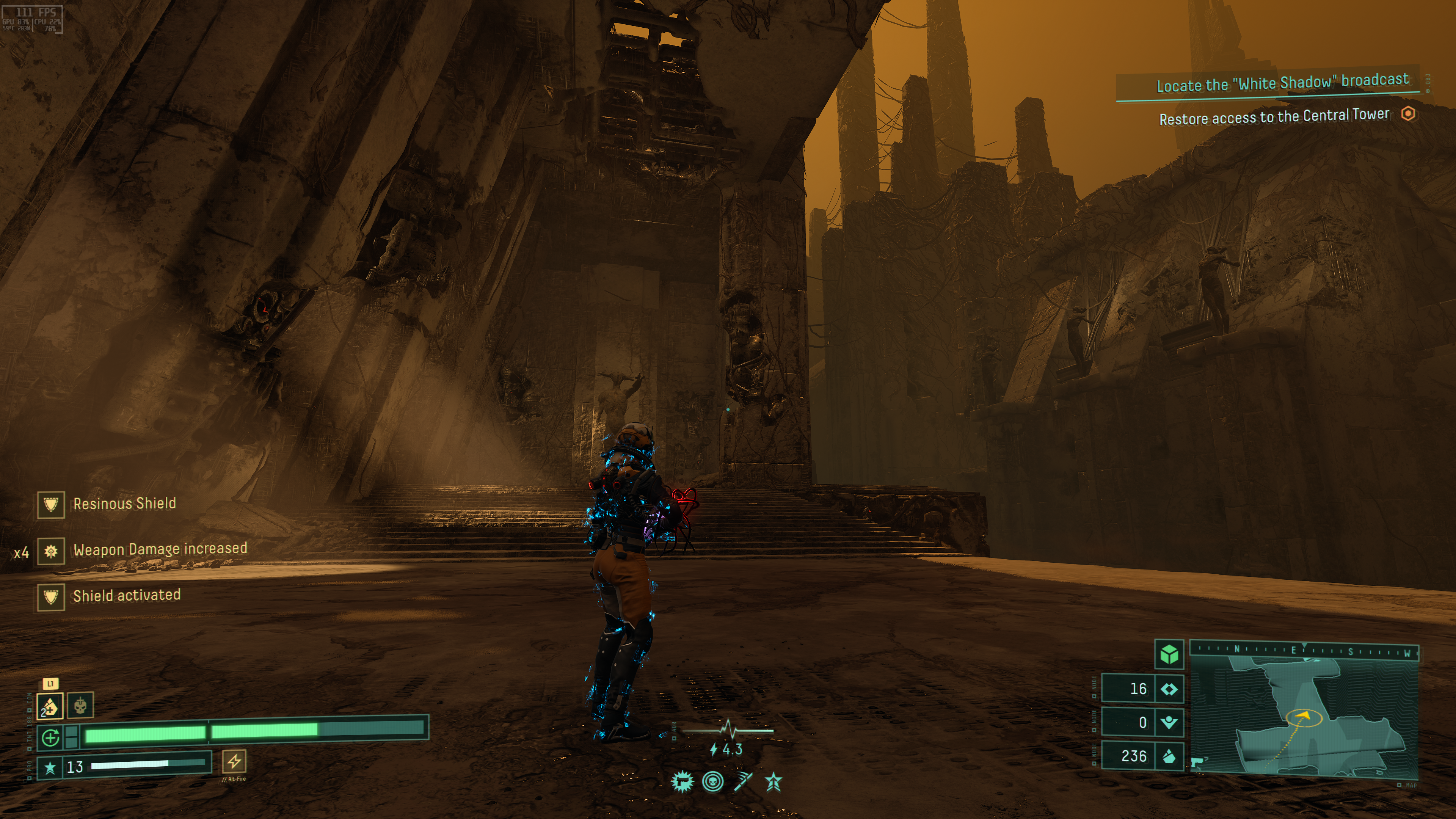Viewport: 1456px width, 819px height.
Task: Activate the Alt-Fire lightning bolt slot
Action: click(x=234, y=761)
